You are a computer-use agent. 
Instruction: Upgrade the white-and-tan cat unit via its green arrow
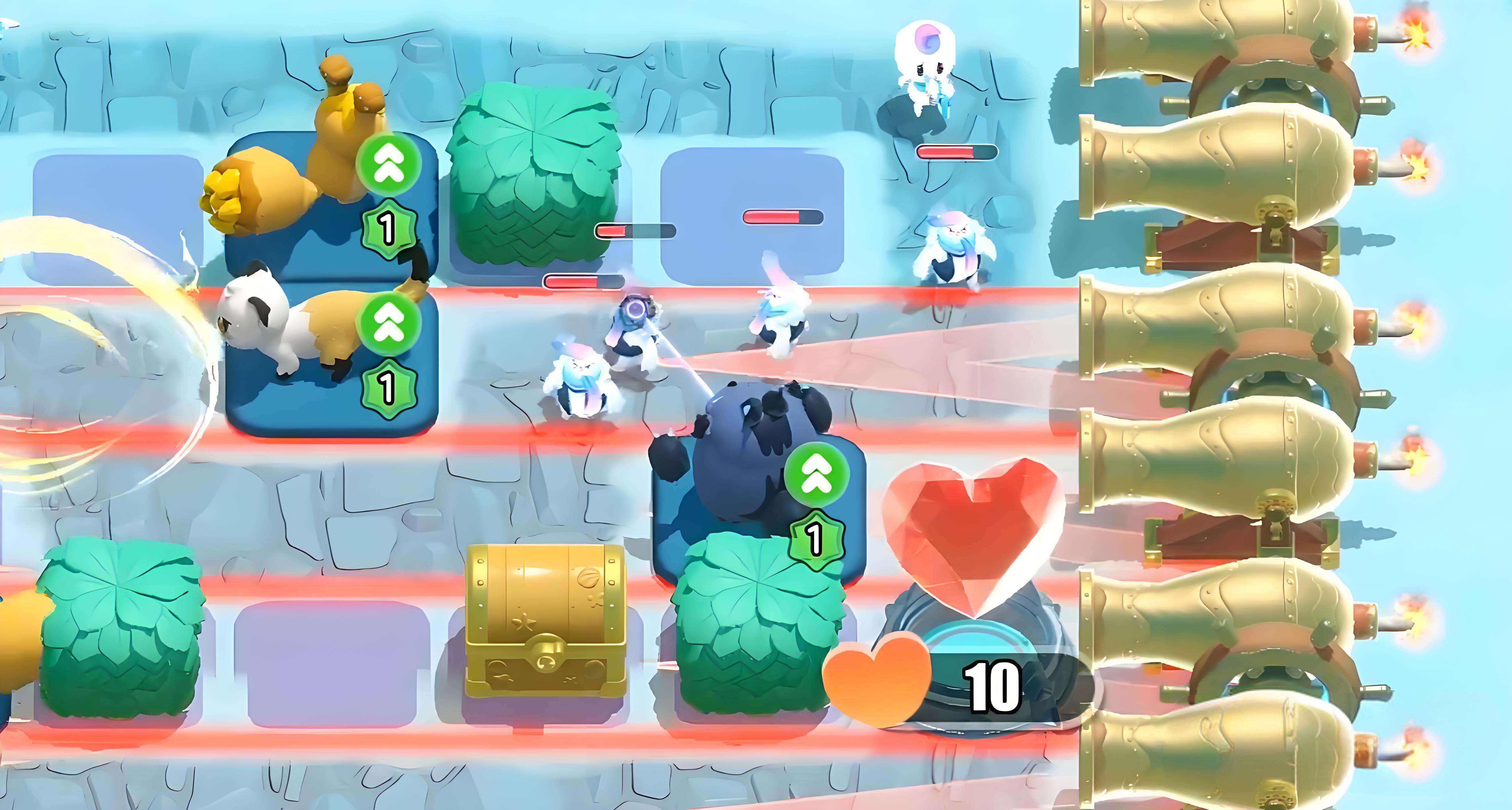click(x=388, y=324)
